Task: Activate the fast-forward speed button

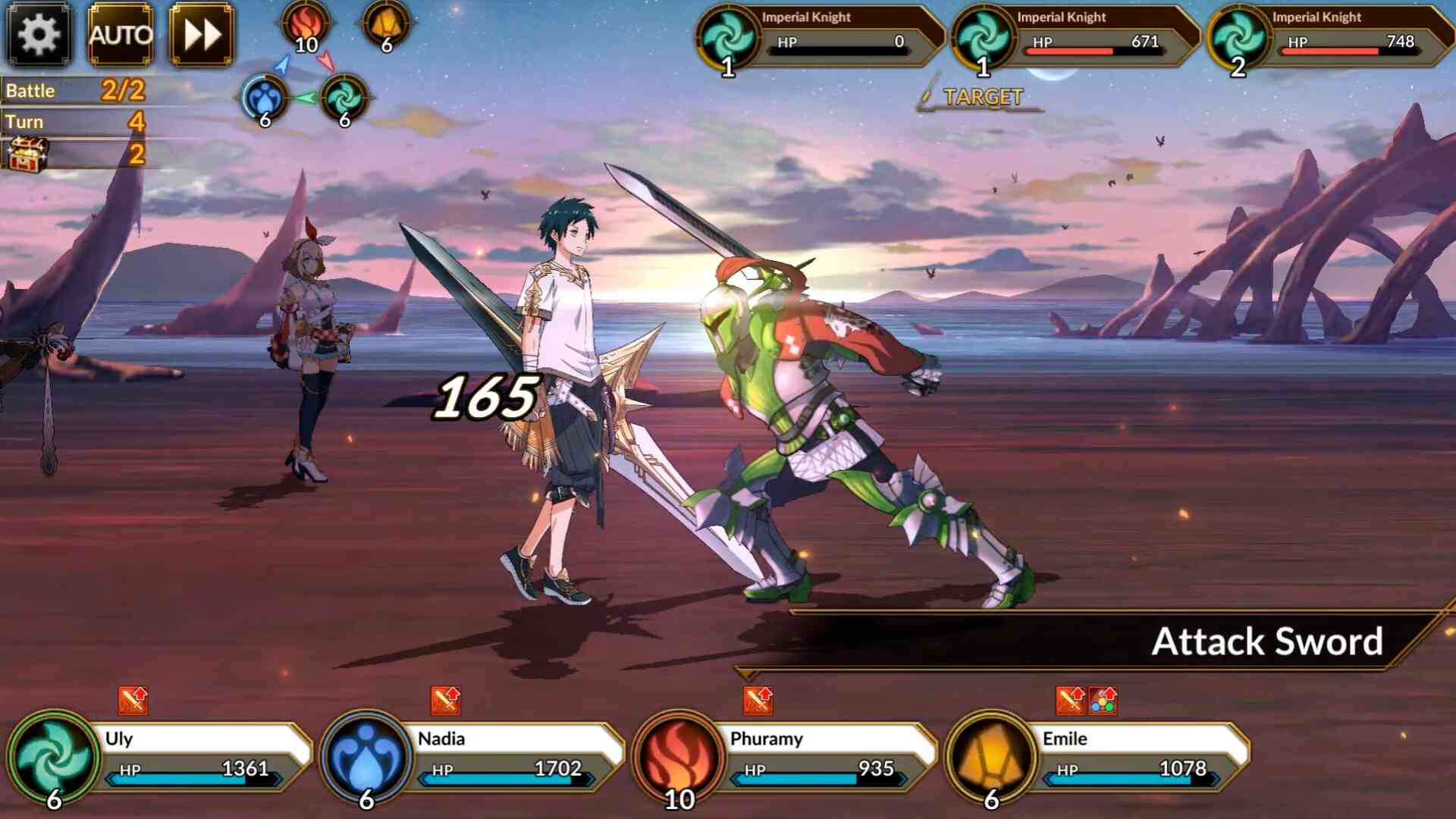Action: tap(201, 34)
